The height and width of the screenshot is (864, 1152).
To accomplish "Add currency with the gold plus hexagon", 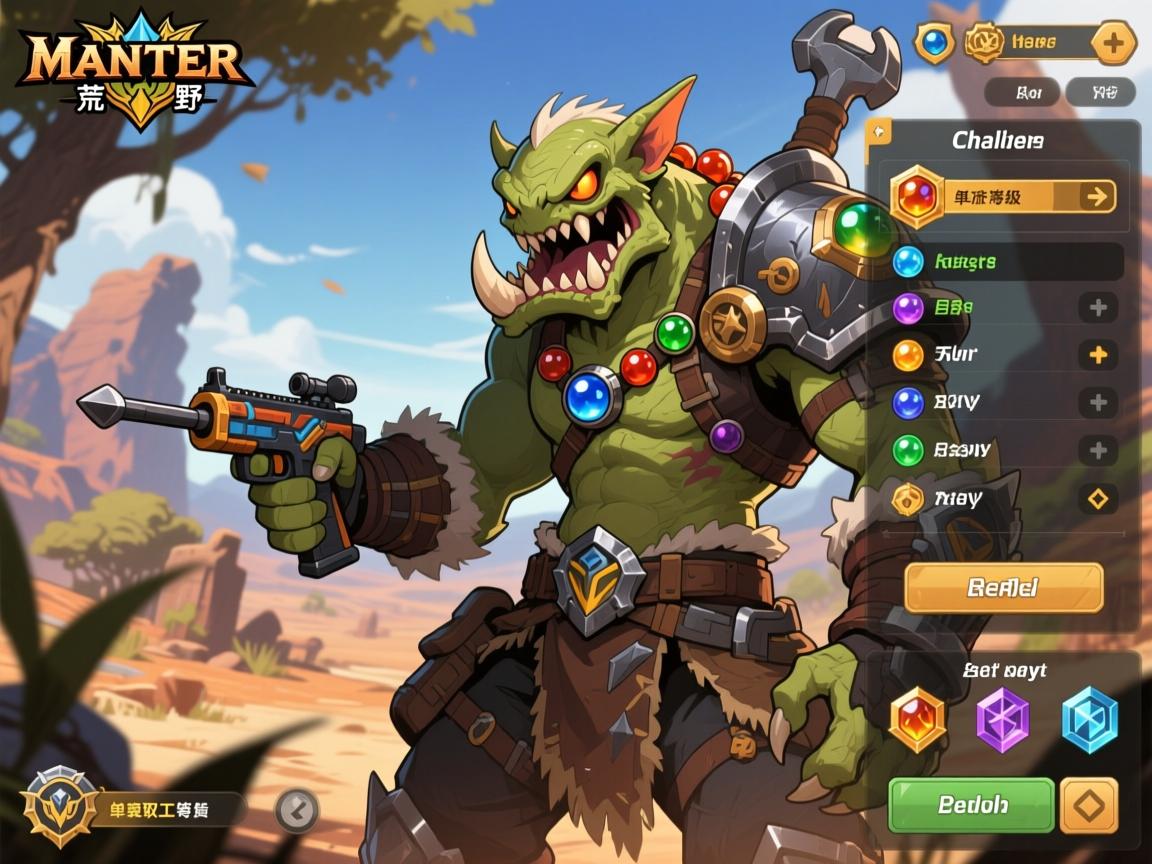I will (x=1112, y=43).
